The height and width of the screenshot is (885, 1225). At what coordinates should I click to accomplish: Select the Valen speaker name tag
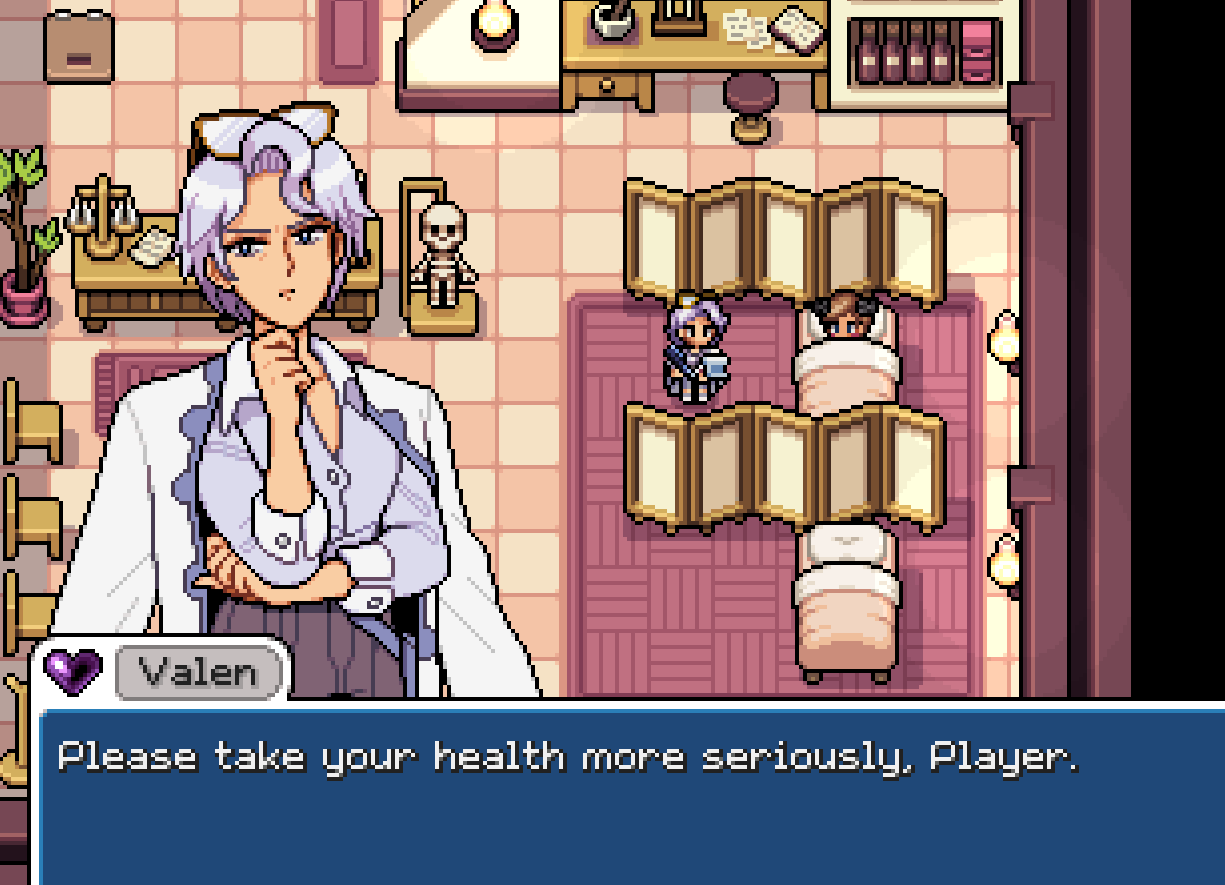click(x=199, y=672)
